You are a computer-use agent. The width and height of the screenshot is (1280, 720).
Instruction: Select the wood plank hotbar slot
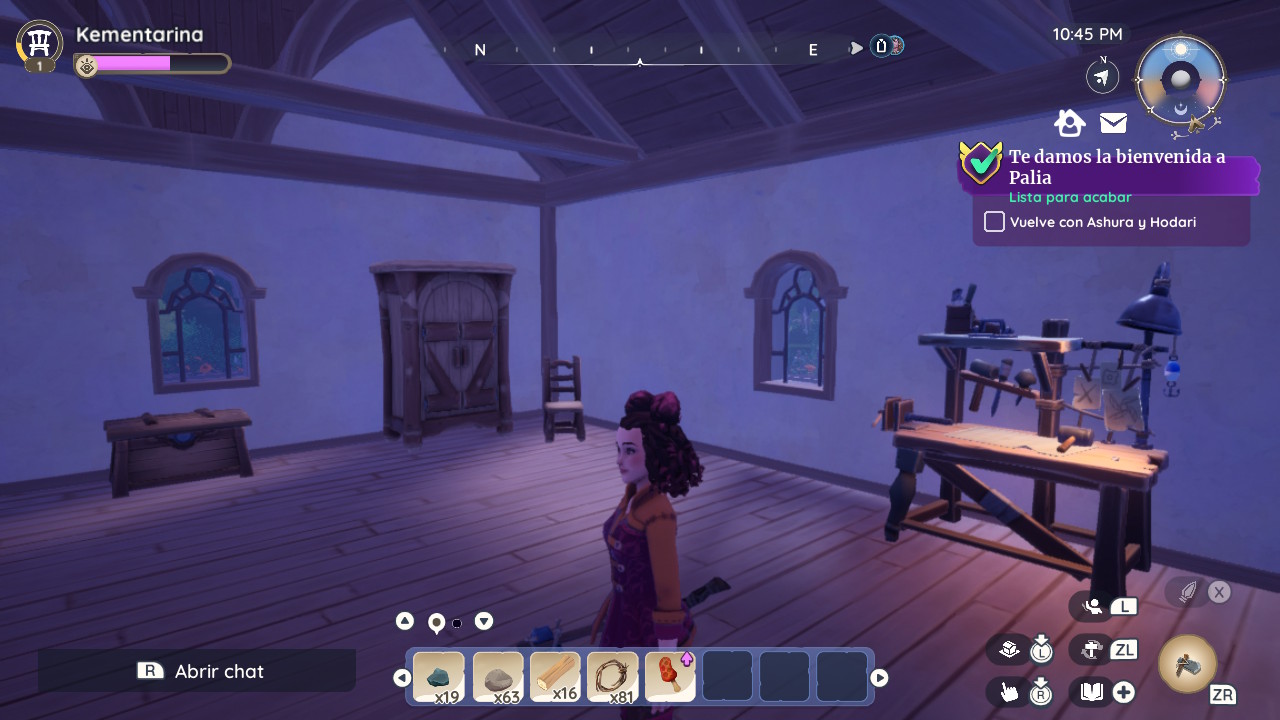tap(555, 677)
